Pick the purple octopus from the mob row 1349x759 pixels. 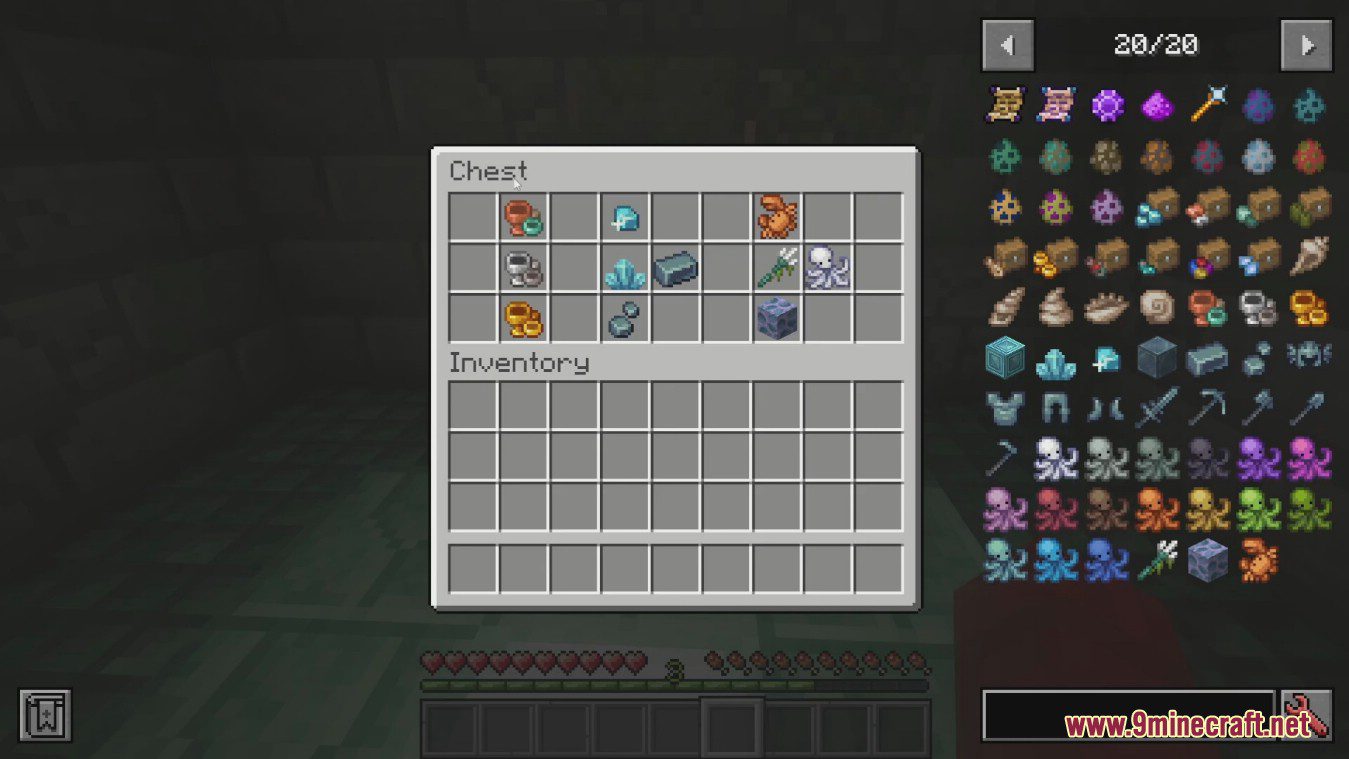[x=1257, y=458]
